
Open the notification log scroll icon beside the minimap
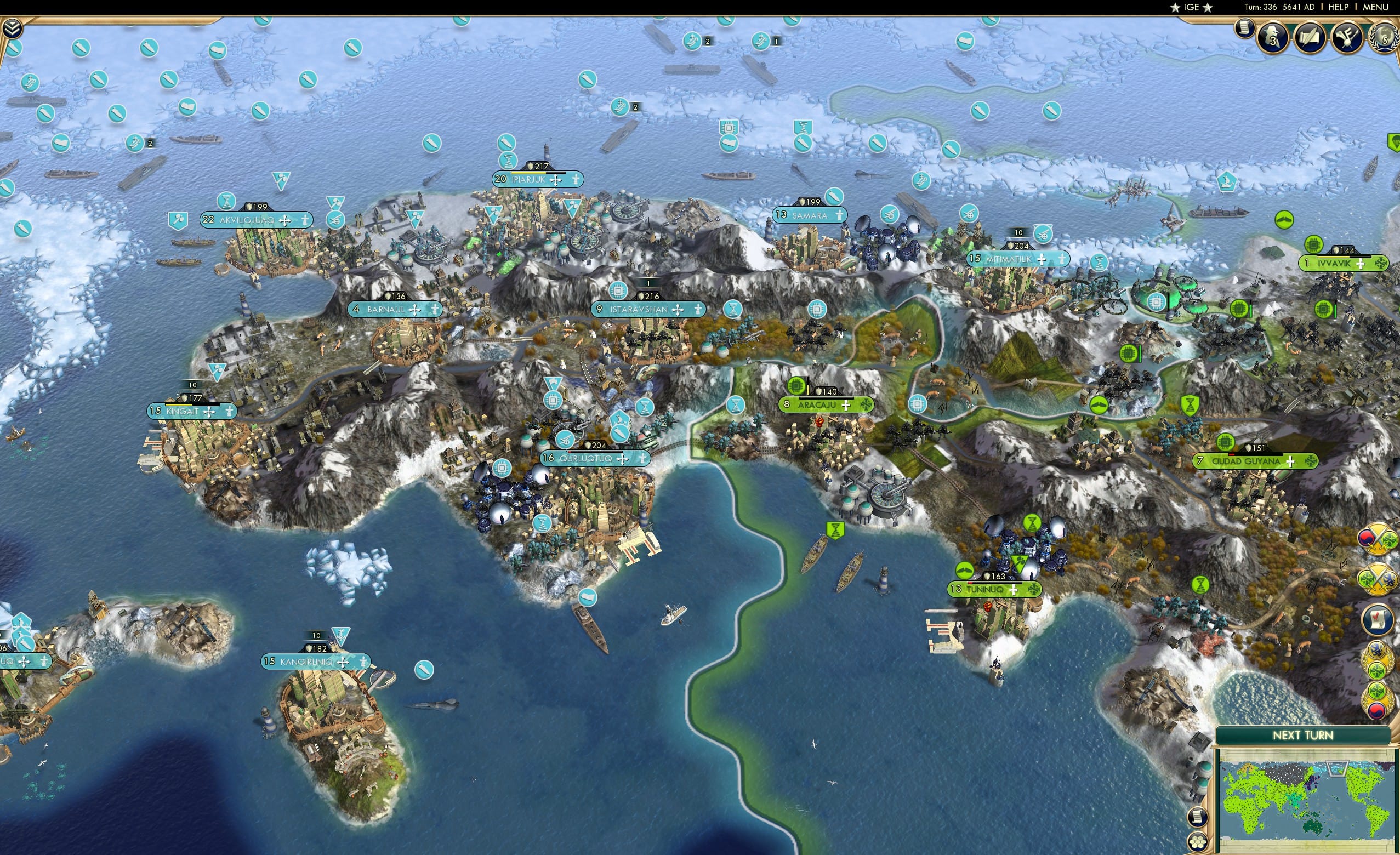pos(1198,818)
